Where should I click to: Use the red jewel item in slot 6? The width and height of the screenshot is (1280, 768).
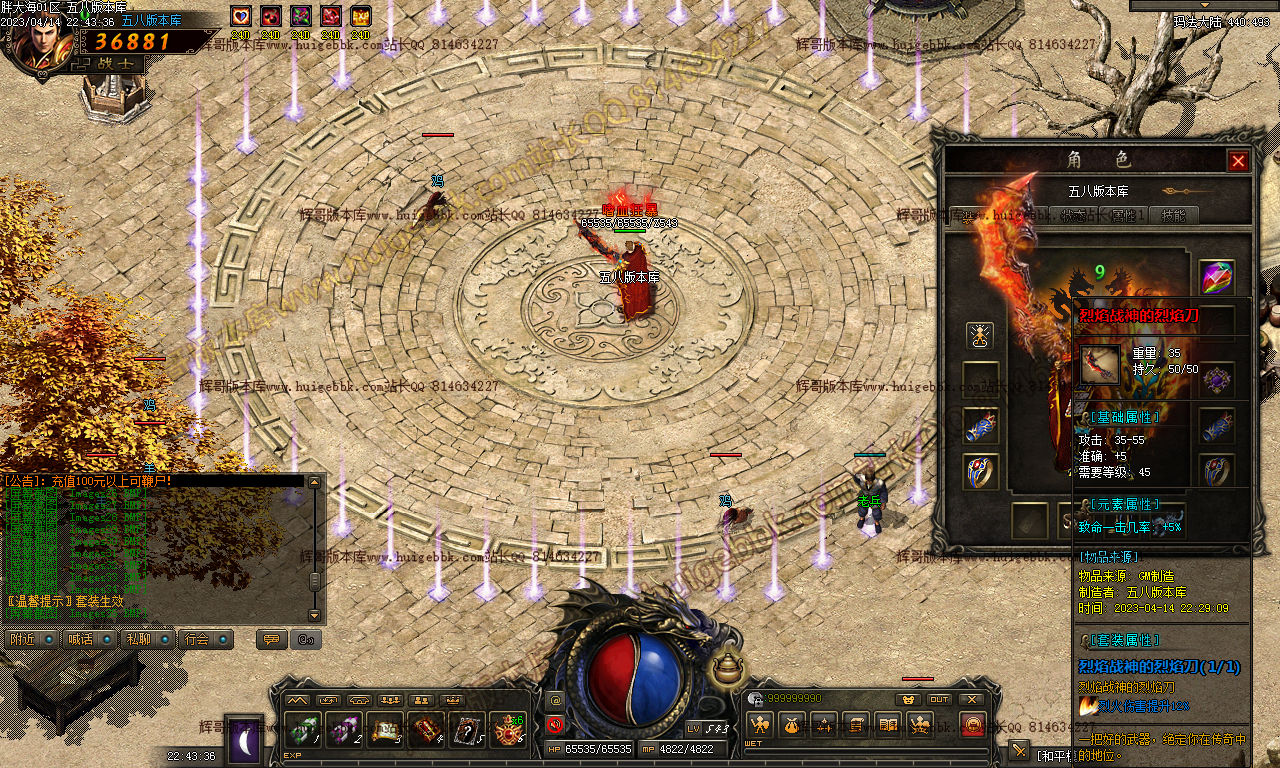pyautogui.click(x=507, y=730)
